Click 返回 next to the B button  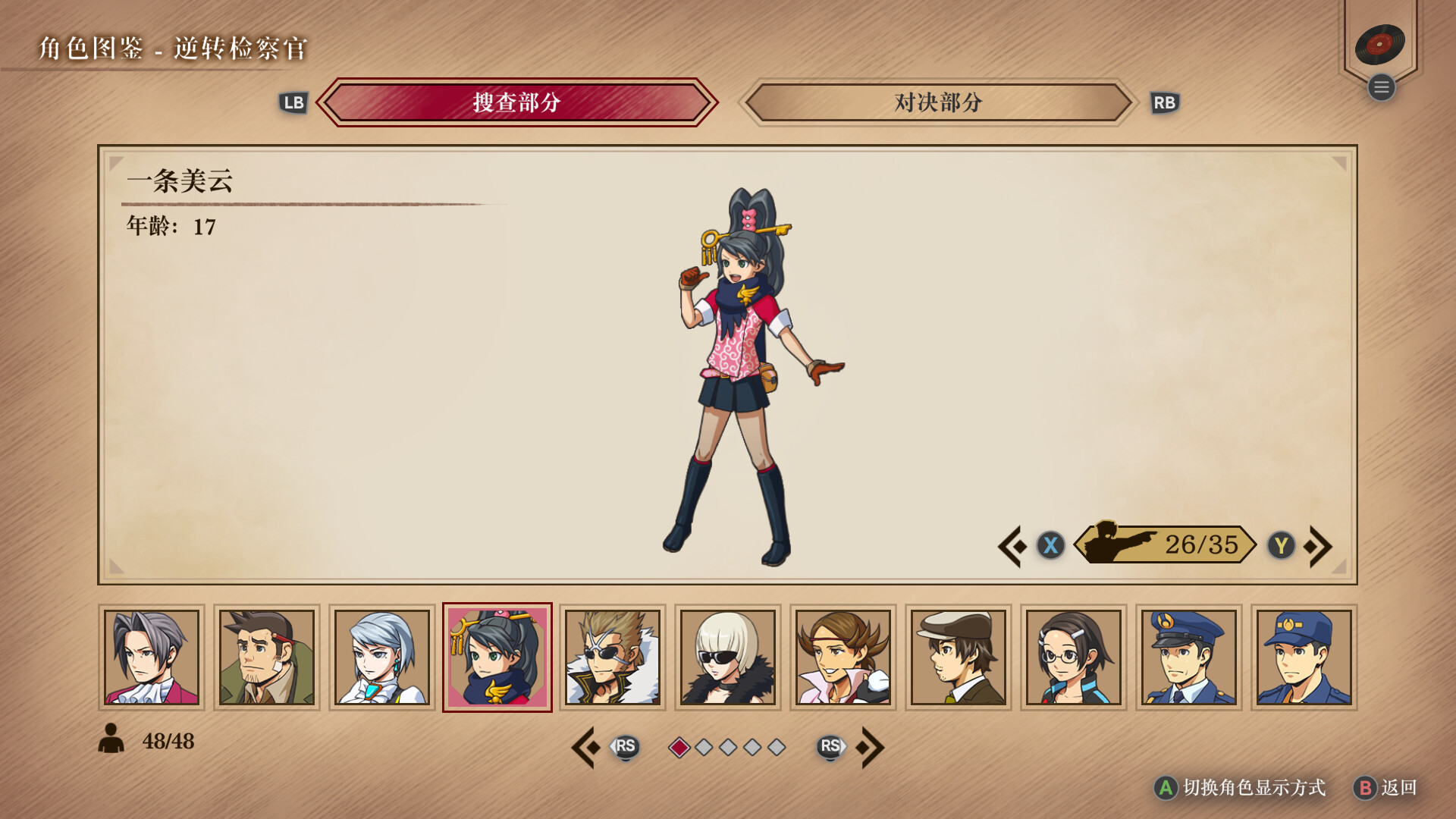pyautogui.click(x=1396, y=789)
